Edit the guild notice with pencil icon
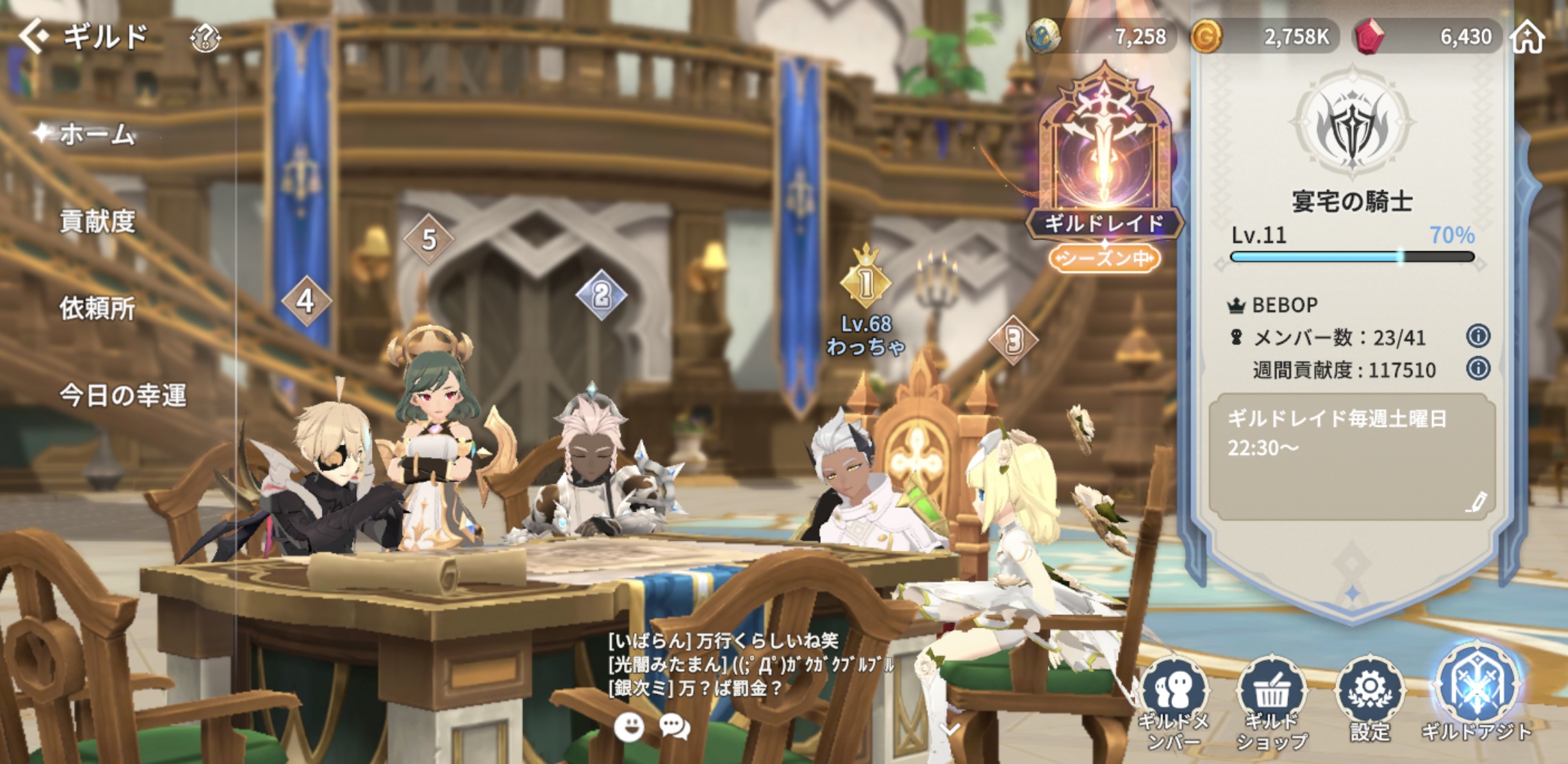 pos(1475,502)
